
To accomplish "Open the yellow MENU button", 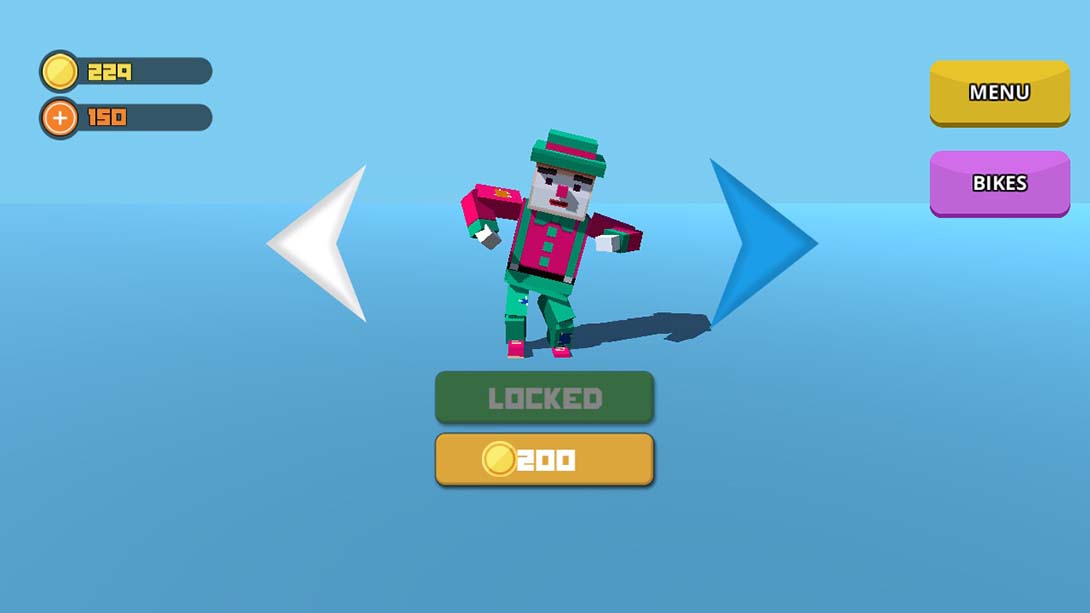I will pos(999,93).
